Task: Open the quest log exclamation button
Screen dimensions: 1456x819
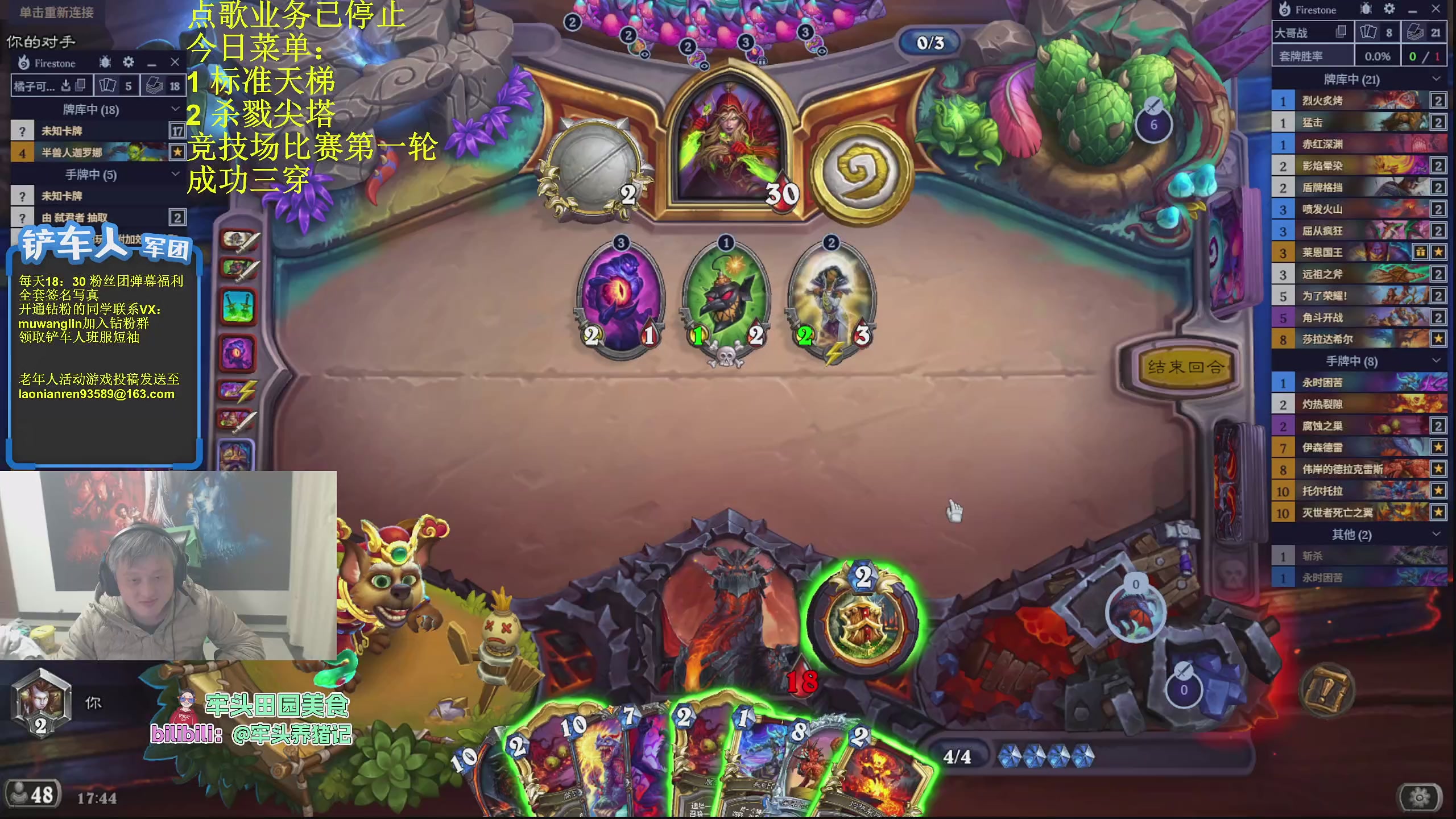Action: tap(1326, 690)
